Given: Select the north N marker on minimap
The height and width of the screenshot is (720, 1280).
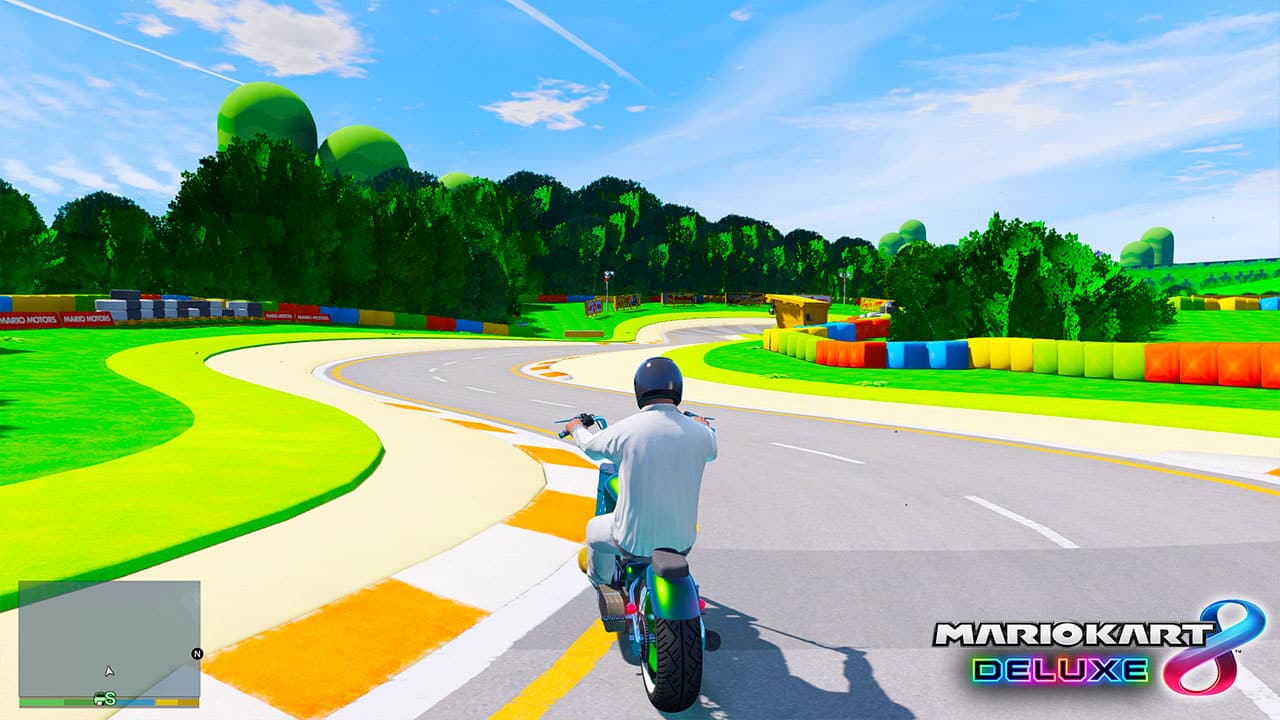Looking at the screenshot, I should tap(197, 654).
